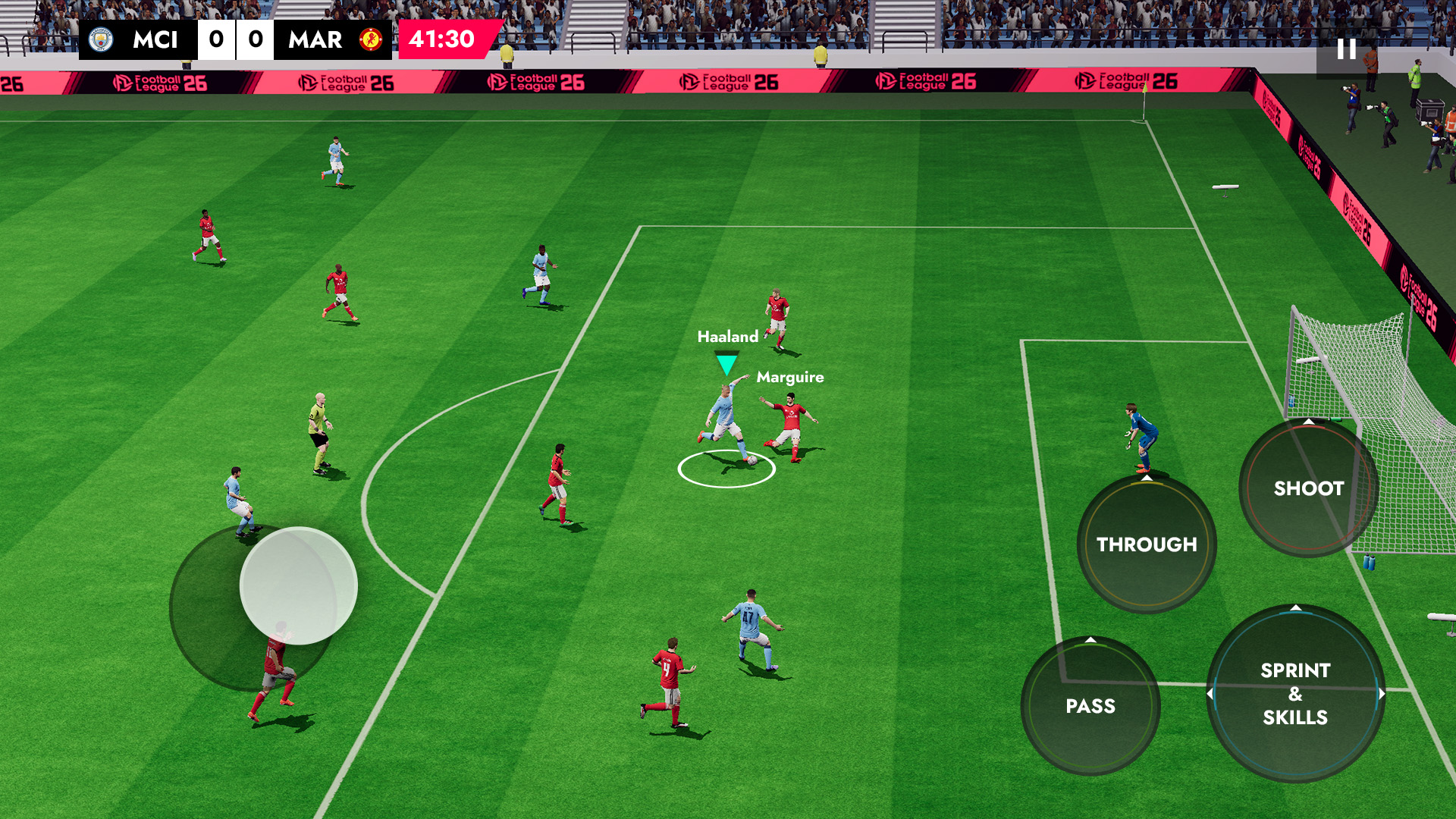Tap the Manchester City club badge
This screenshot has width=1456, height=819.
[102, 41]
